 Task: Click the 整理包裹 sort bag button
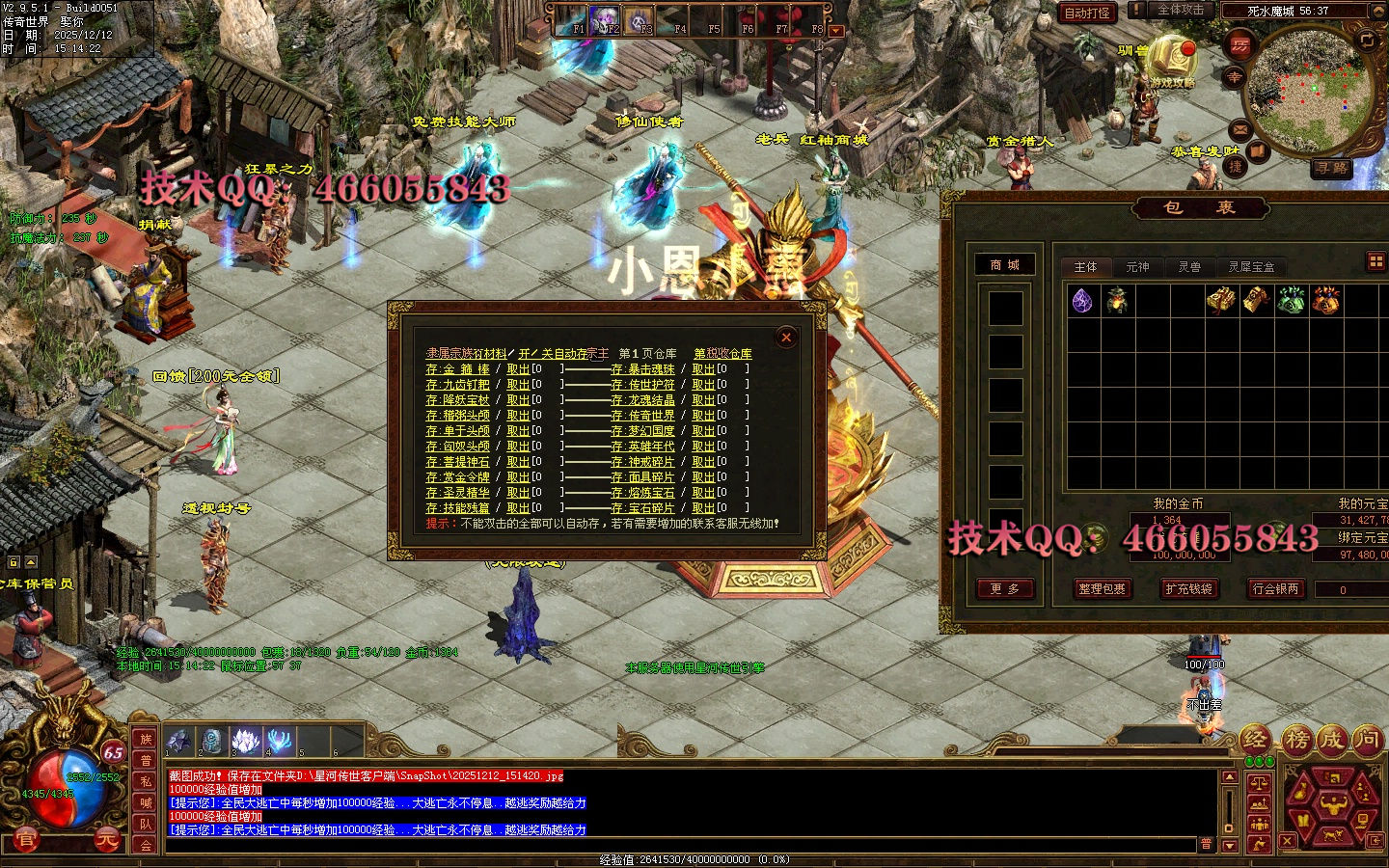point(1102,588)
